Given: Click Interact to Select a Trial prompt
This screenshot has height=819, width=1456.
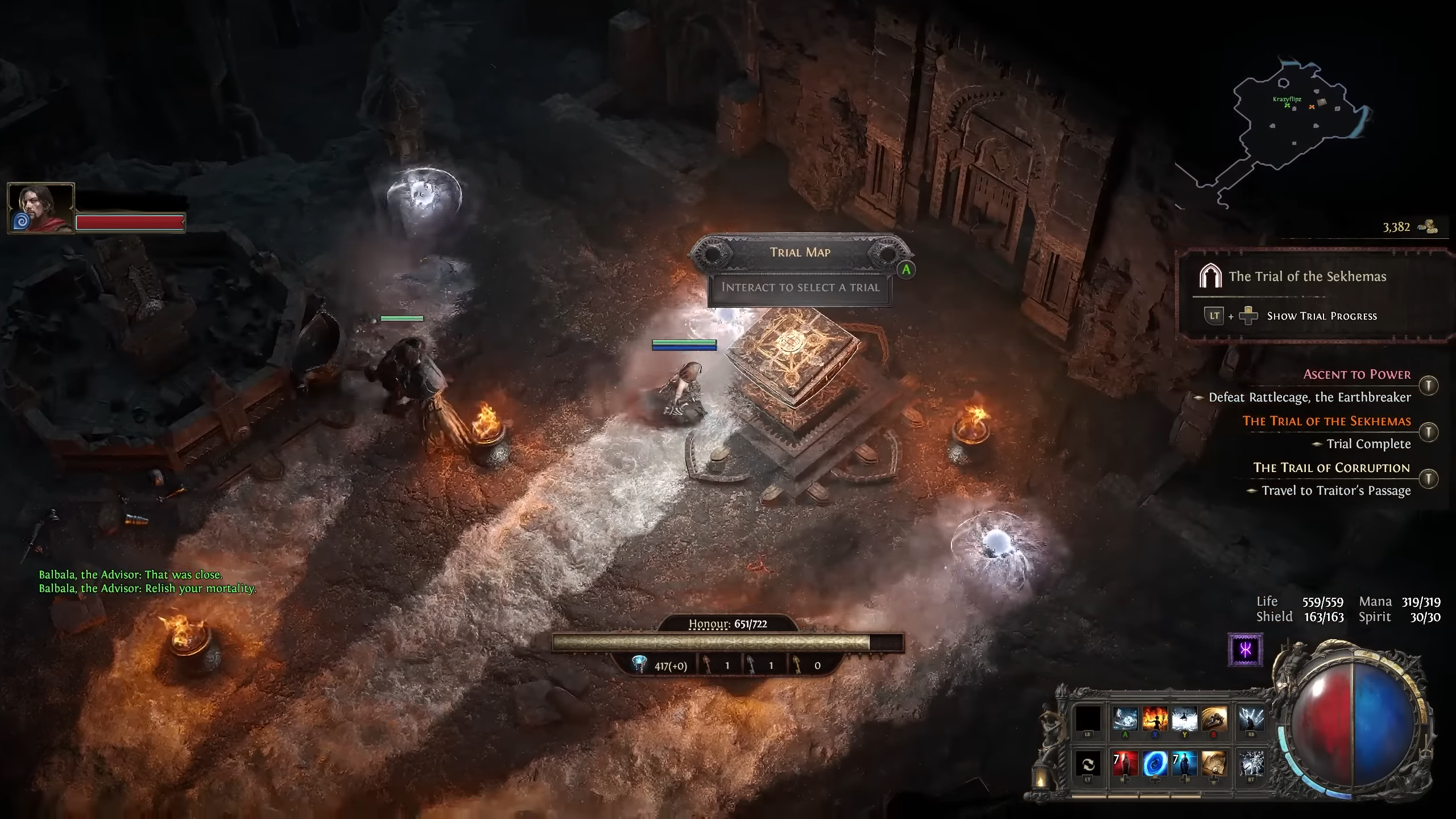Looking at the screenshot, I should (800, 288).
